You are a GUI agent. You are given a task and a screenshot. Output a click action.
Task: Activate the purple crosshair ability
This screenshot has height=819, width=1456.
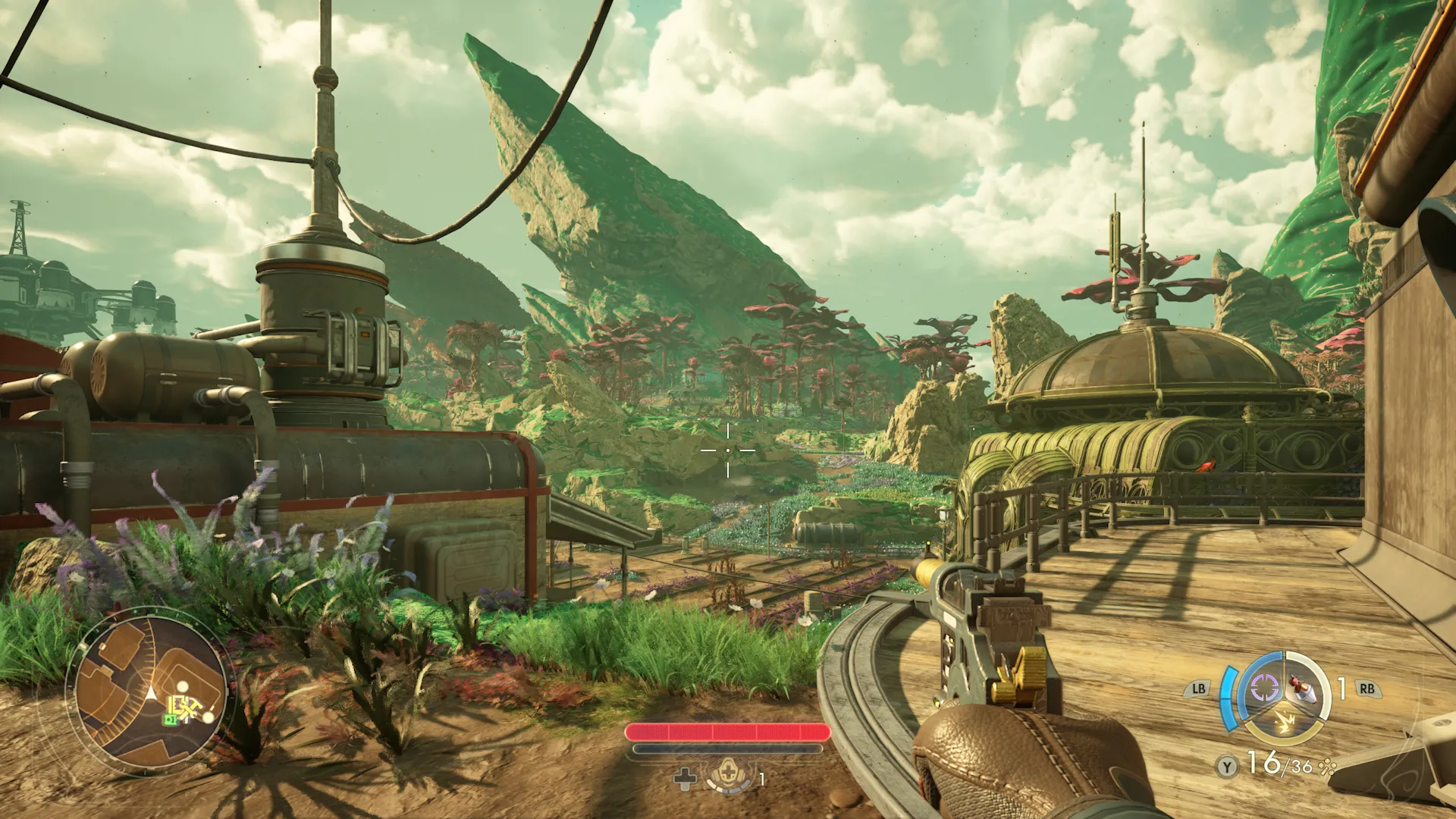point(1263,688)
